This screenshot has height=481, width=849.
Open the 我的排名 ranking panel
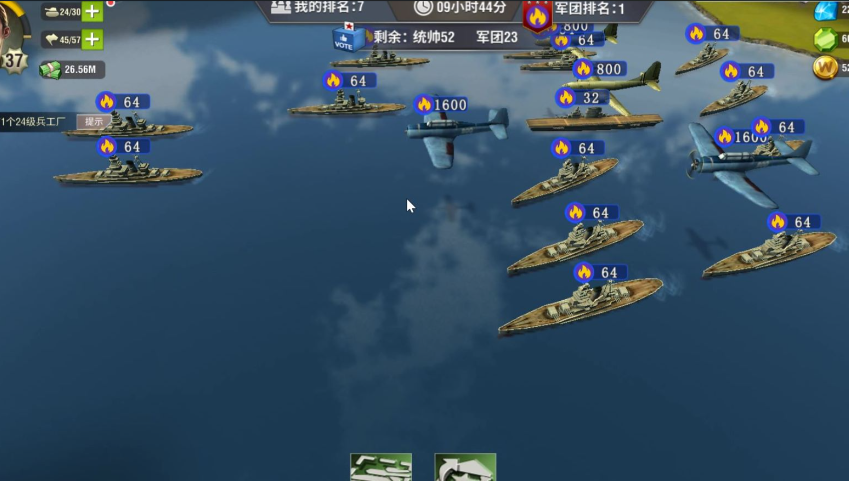318,8
